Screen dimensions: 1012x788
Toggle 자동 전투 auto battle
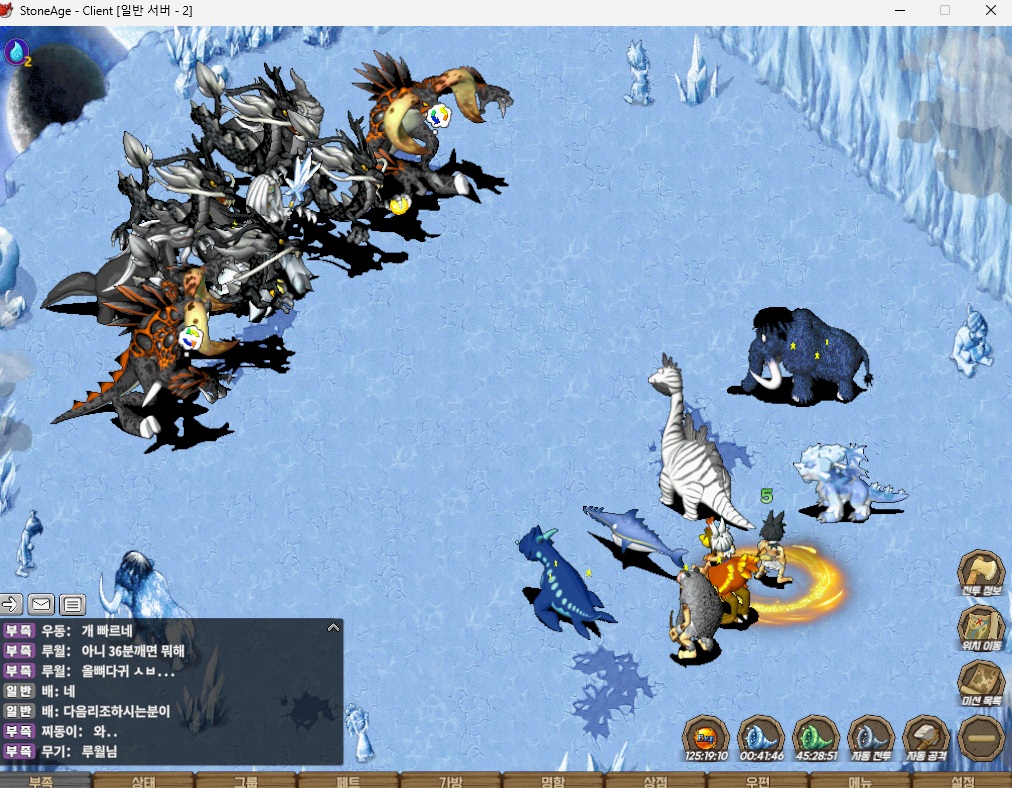coord(871,738)
